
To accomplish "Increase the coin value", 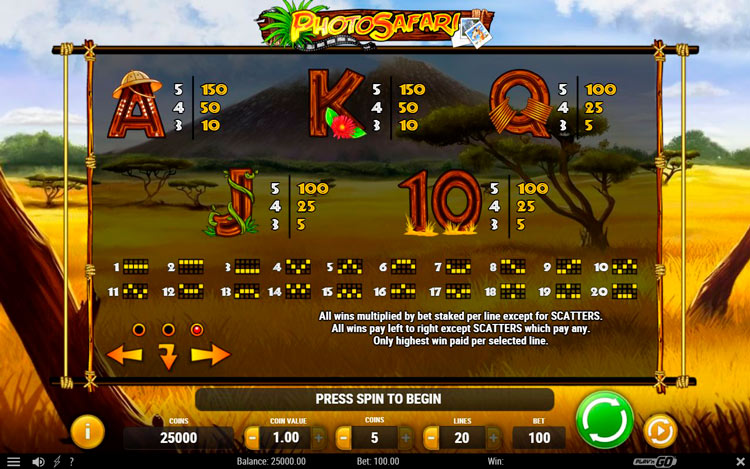I will click(318, 437).
